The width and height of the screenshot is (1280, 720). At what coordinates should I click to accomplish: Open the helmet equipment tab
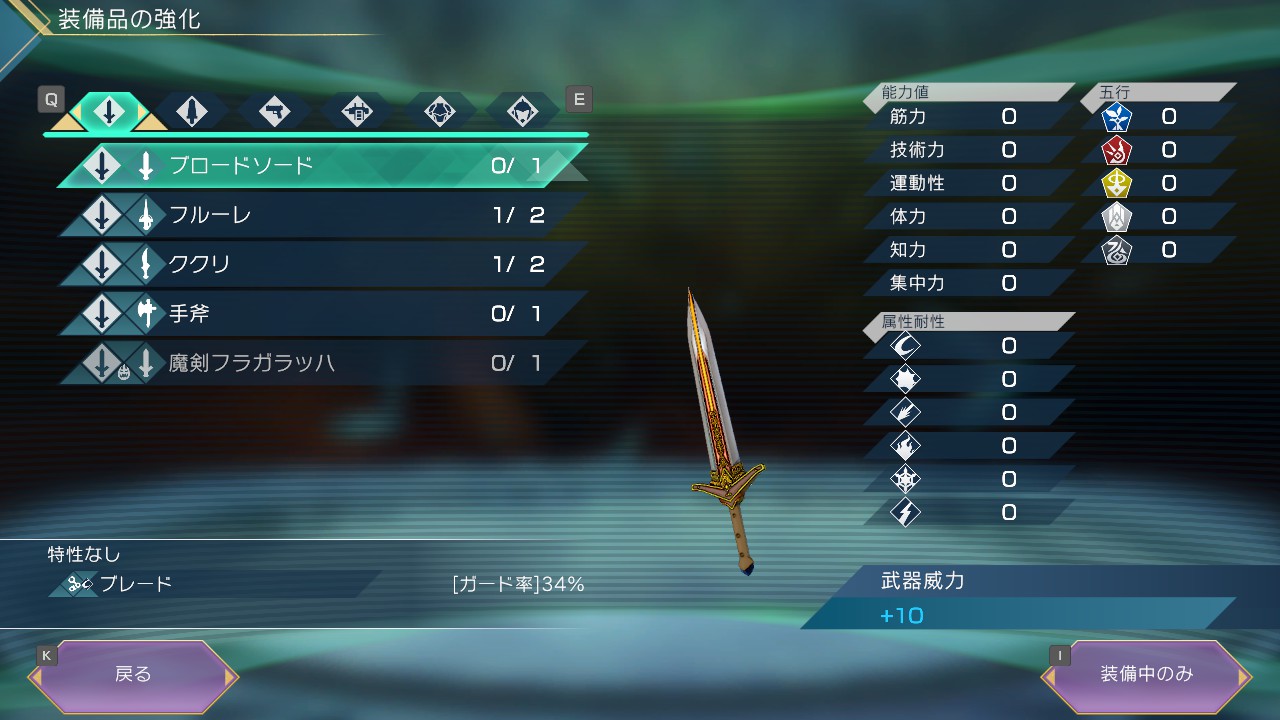tap(521, 112)
